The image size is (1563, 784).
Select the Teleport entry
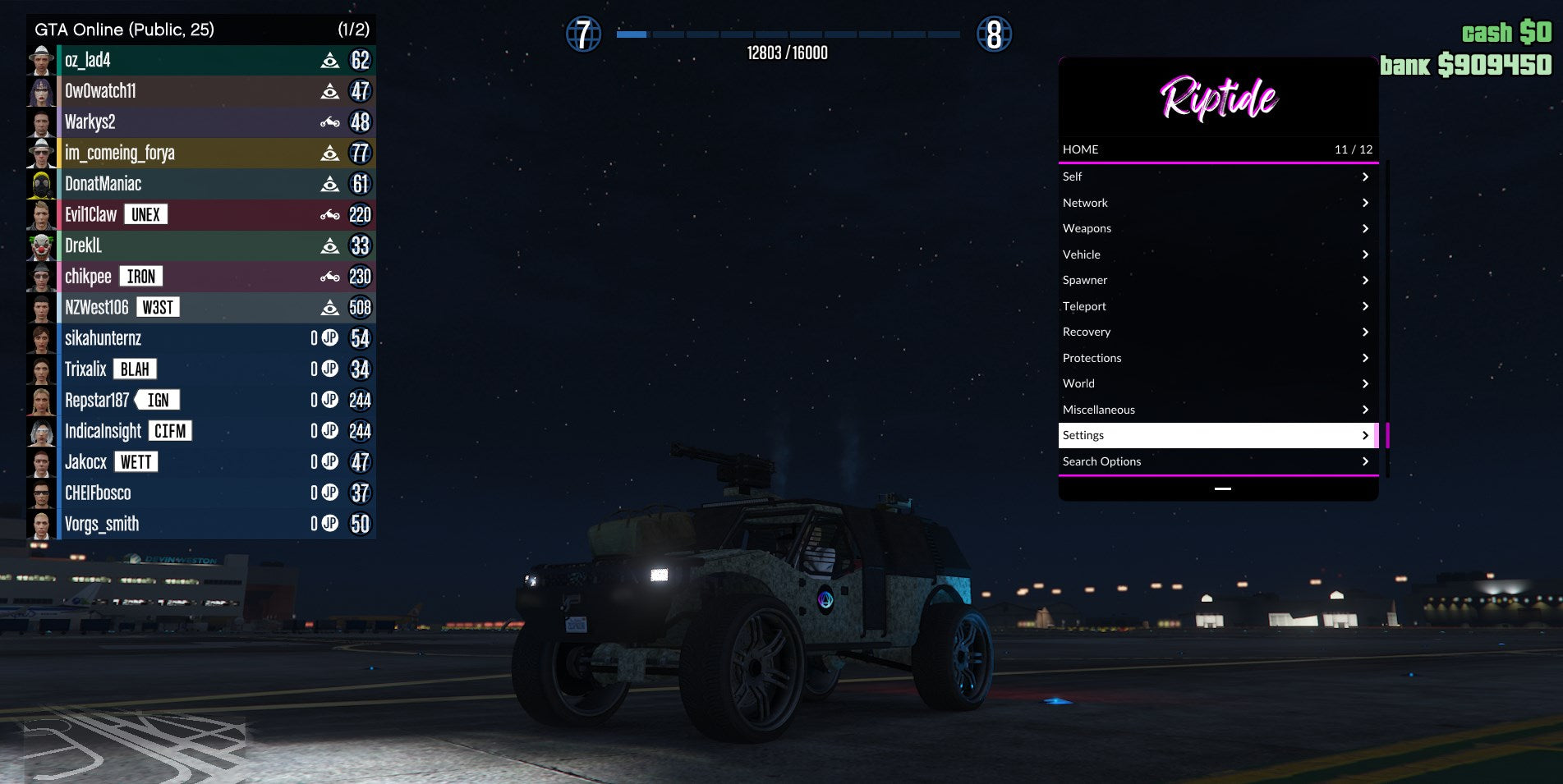[1217, 306]
